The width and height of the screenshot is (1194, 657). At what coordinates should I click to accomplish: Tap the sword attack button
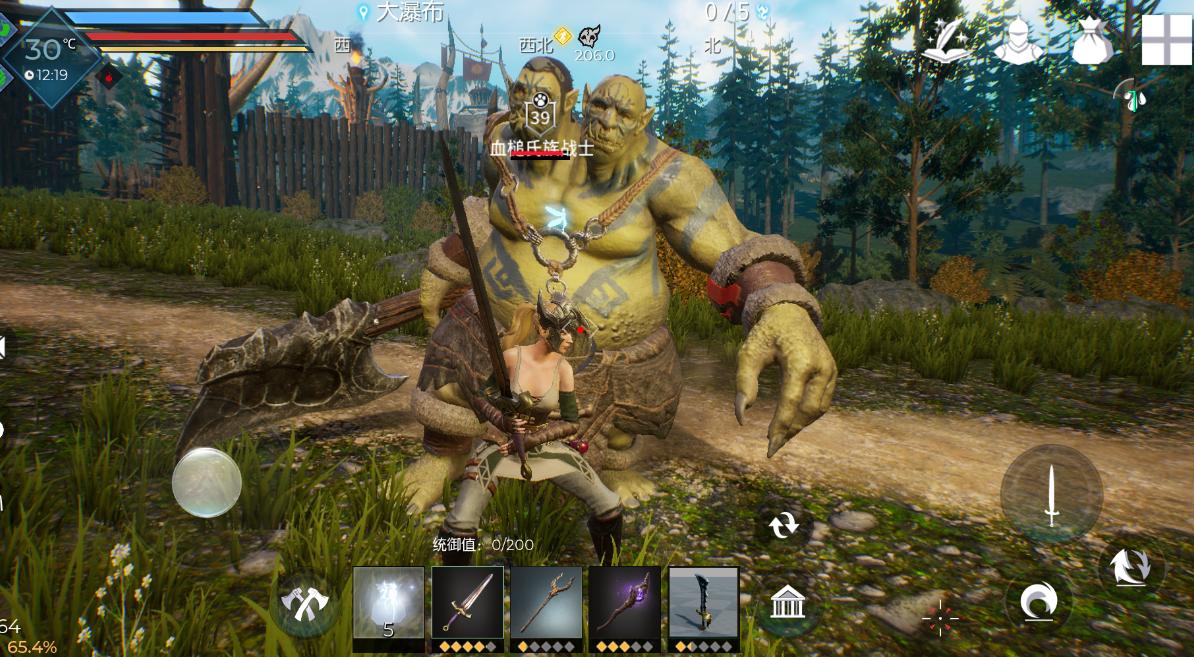click(1051, 494)
